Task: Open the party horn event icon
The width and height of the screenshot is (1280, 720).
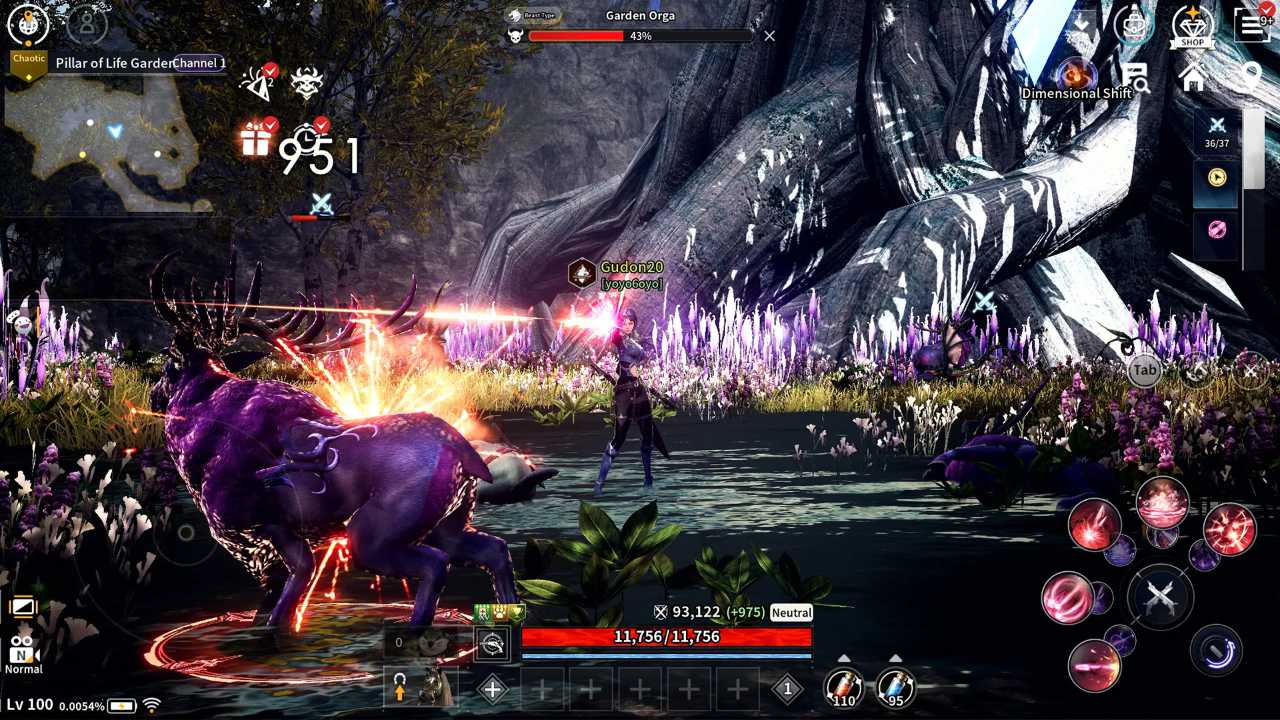Action: [x=258, y=82]
